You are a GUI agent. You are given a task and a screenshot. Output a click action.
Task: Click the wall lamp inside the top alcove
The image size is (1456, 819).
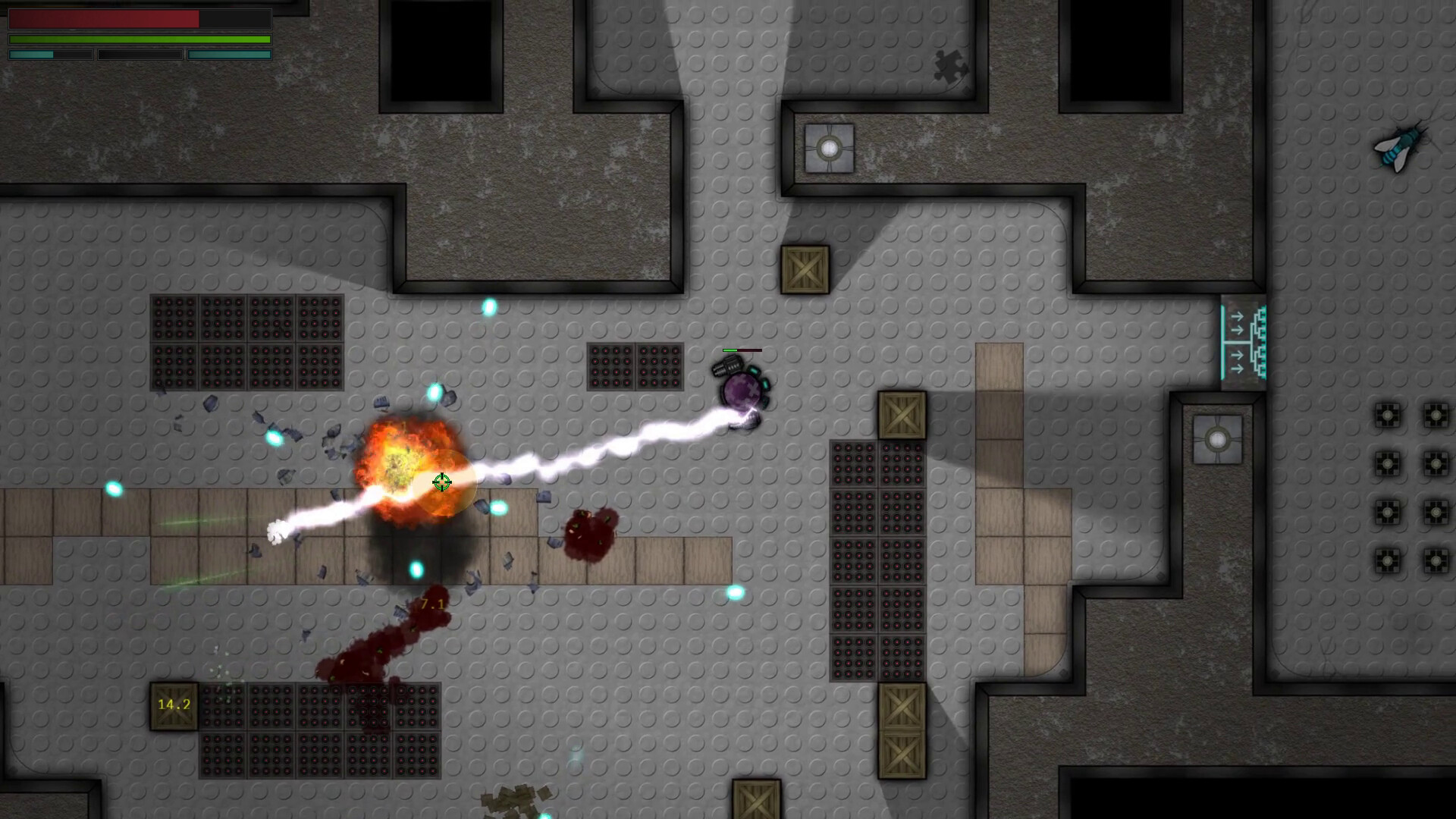tap(829, 149)
